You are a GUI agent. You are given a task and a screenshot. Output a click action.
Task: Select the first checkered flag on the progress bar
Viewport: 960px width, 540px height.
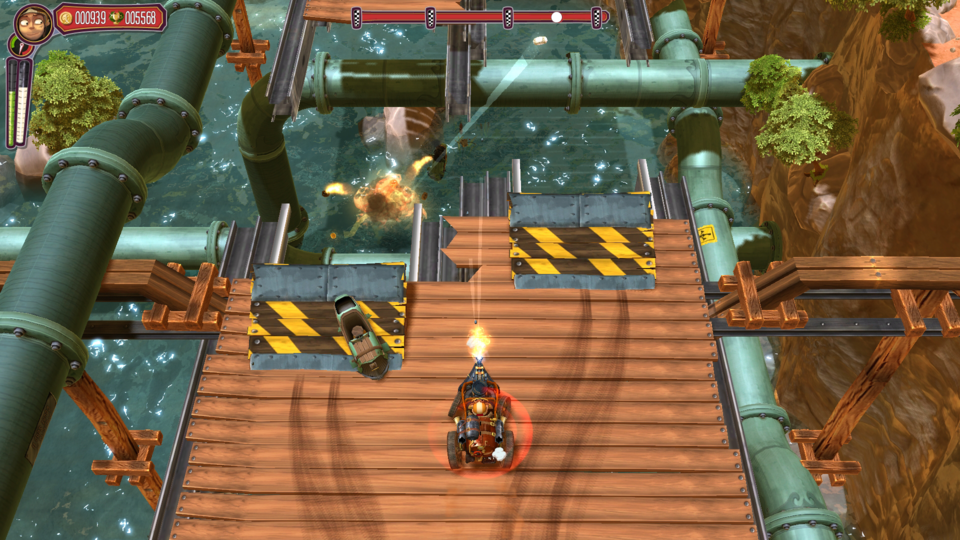357,17
